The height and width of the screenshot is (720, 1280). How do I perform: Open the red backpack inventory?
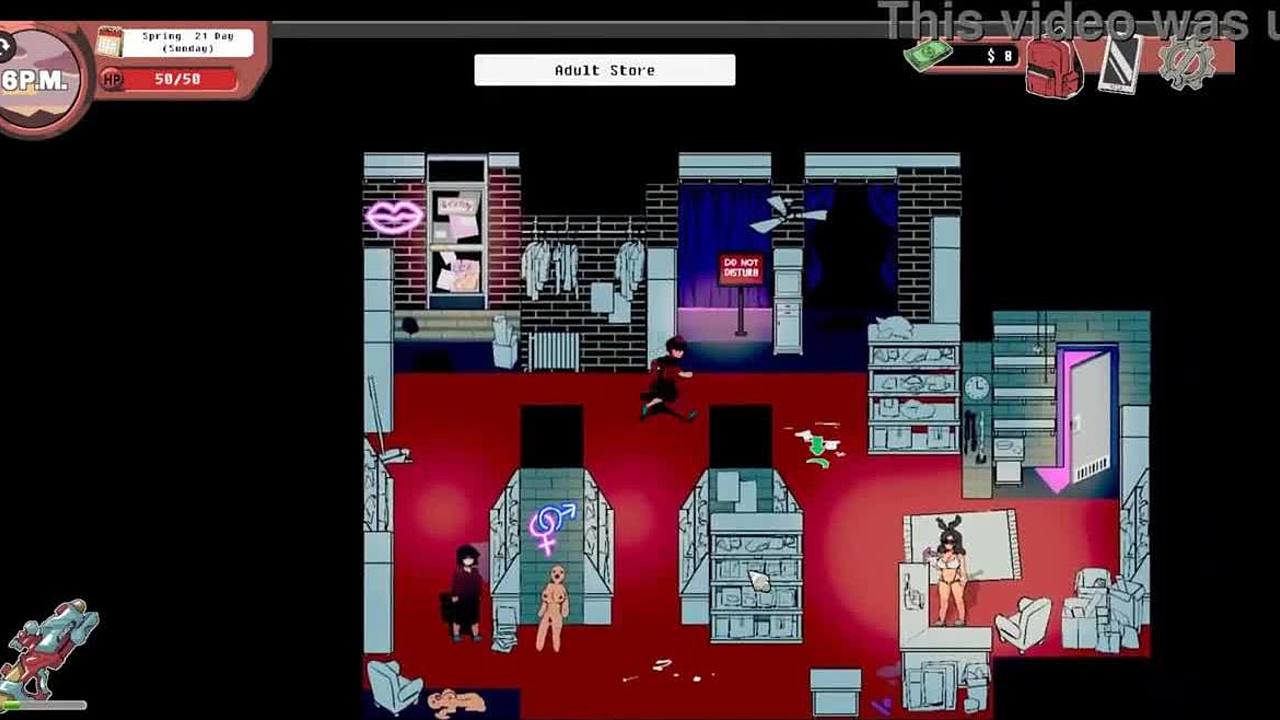coord(1053,65)
